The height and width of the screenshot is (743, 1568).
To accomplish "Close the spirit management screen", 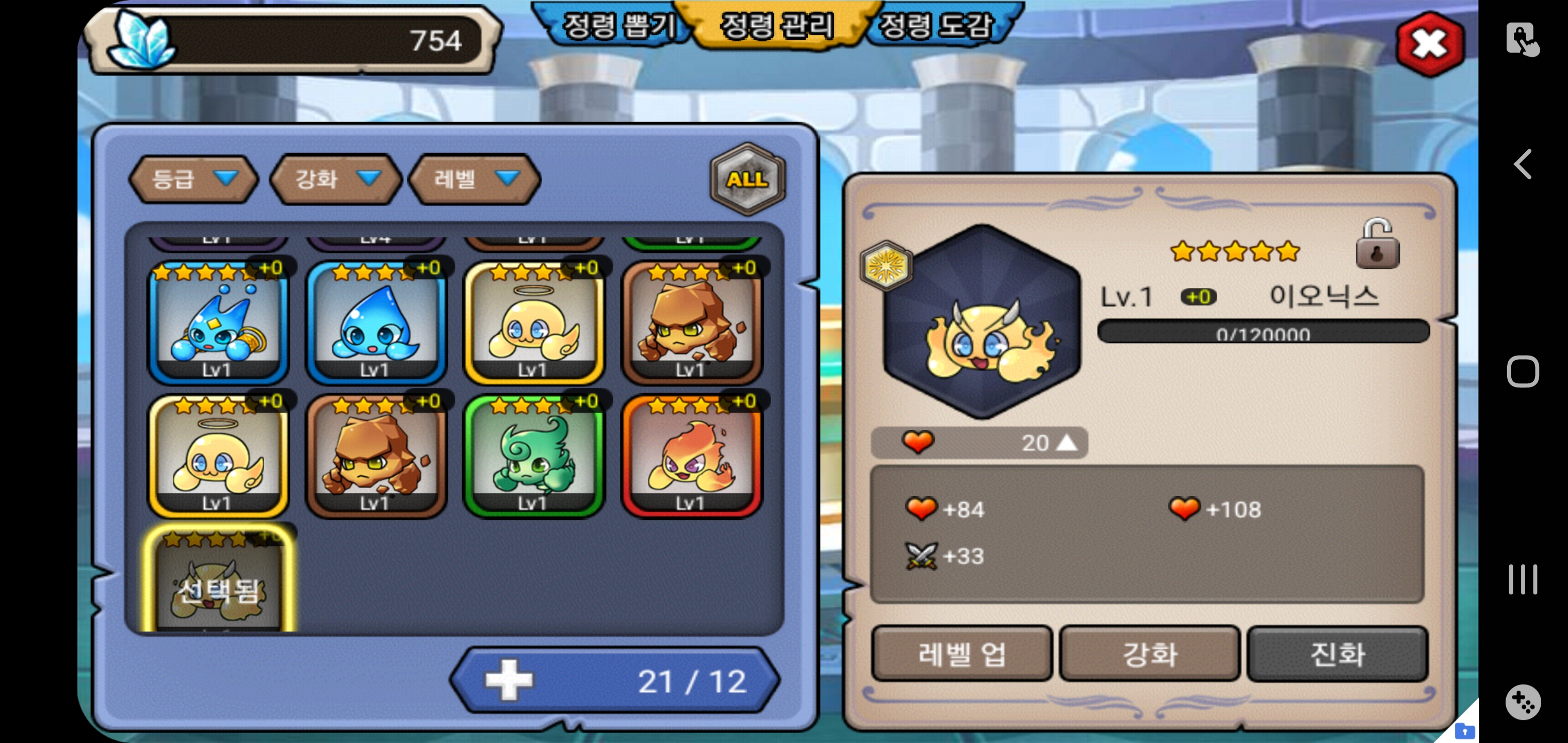I will coord(1429,44).
